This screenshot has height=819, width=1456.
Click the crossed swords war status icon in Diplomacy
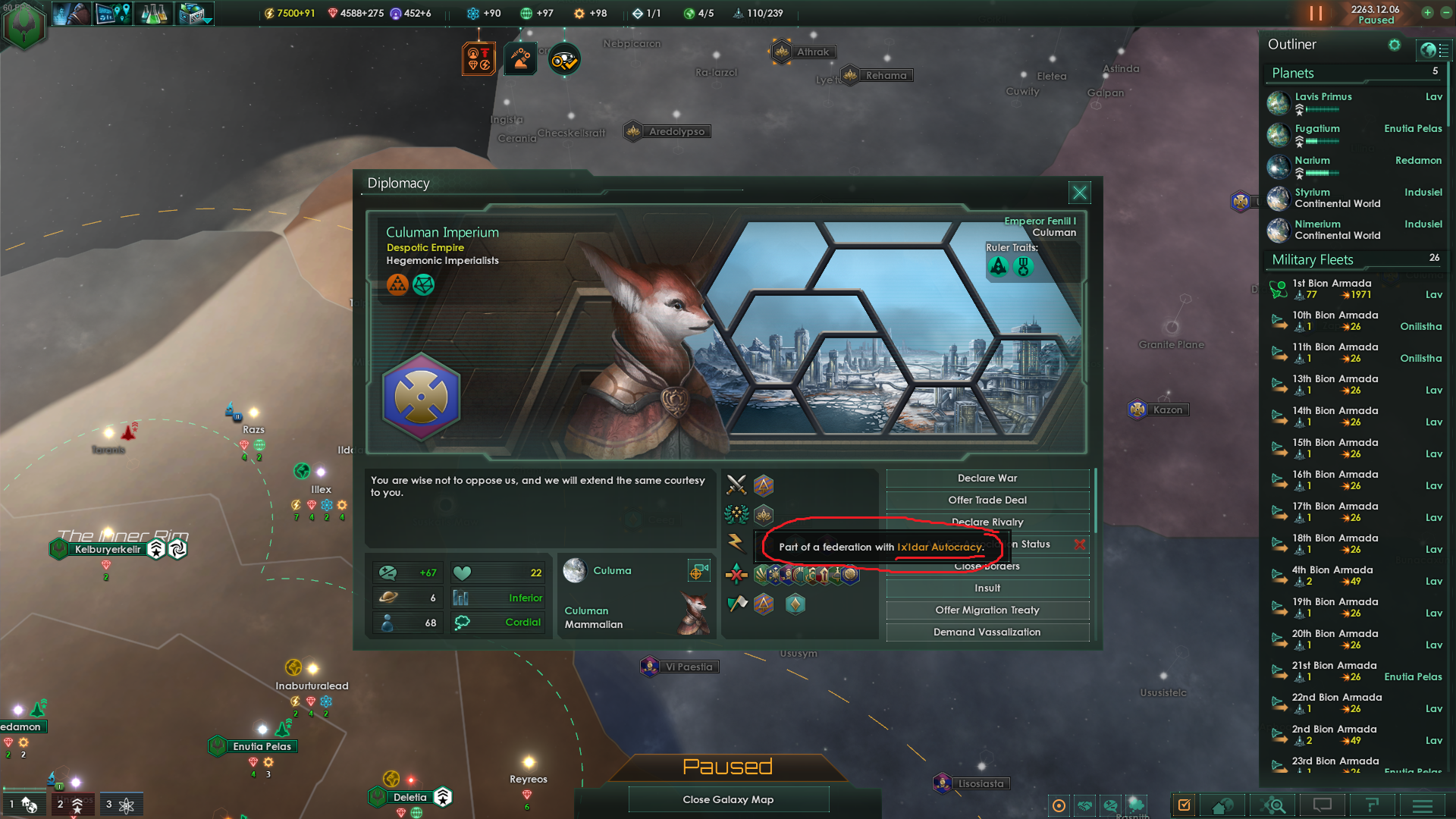click(x=735, y=485)
